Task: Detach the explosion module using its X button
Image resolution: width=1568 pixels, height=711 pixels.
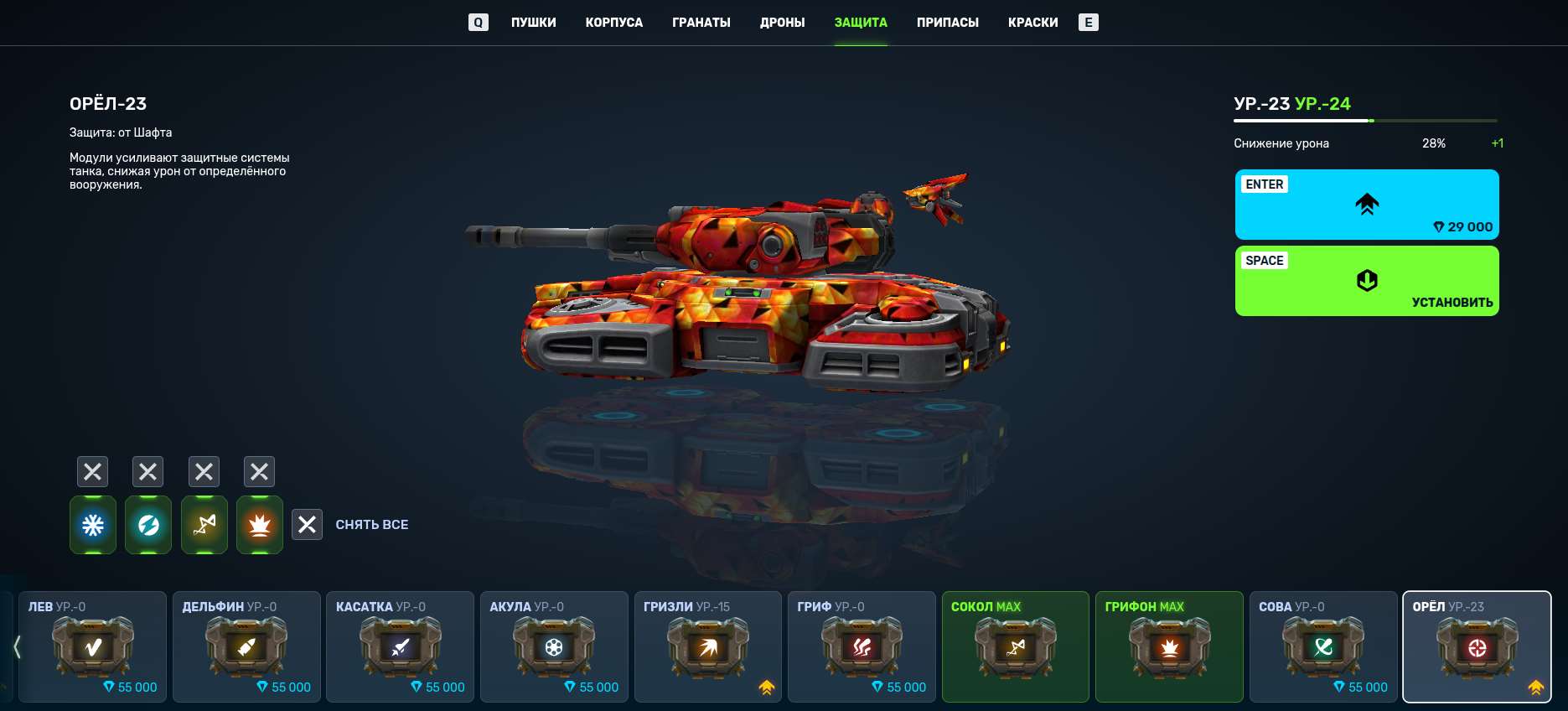Action: [x=259, y=471]
